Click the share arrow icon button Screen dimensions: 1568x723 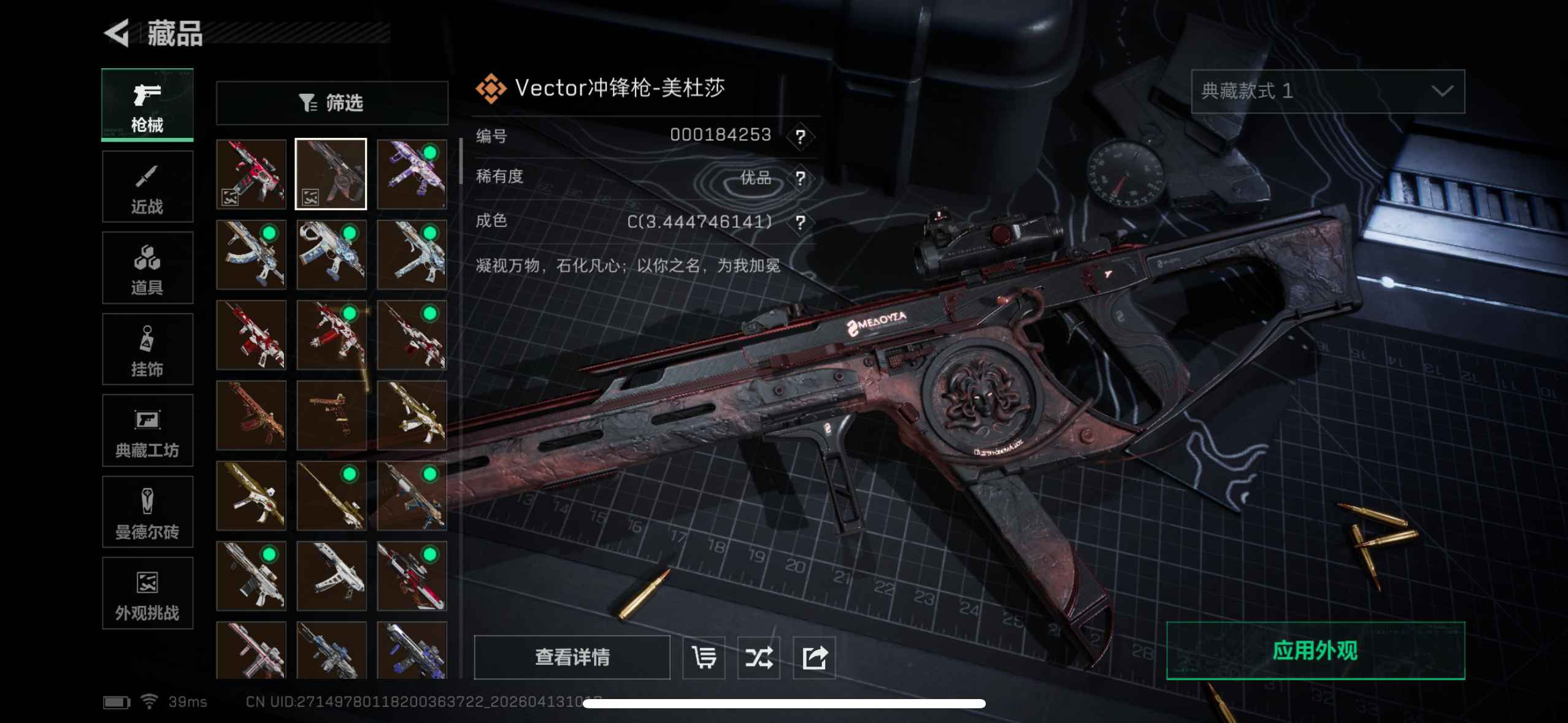point(814,657)
